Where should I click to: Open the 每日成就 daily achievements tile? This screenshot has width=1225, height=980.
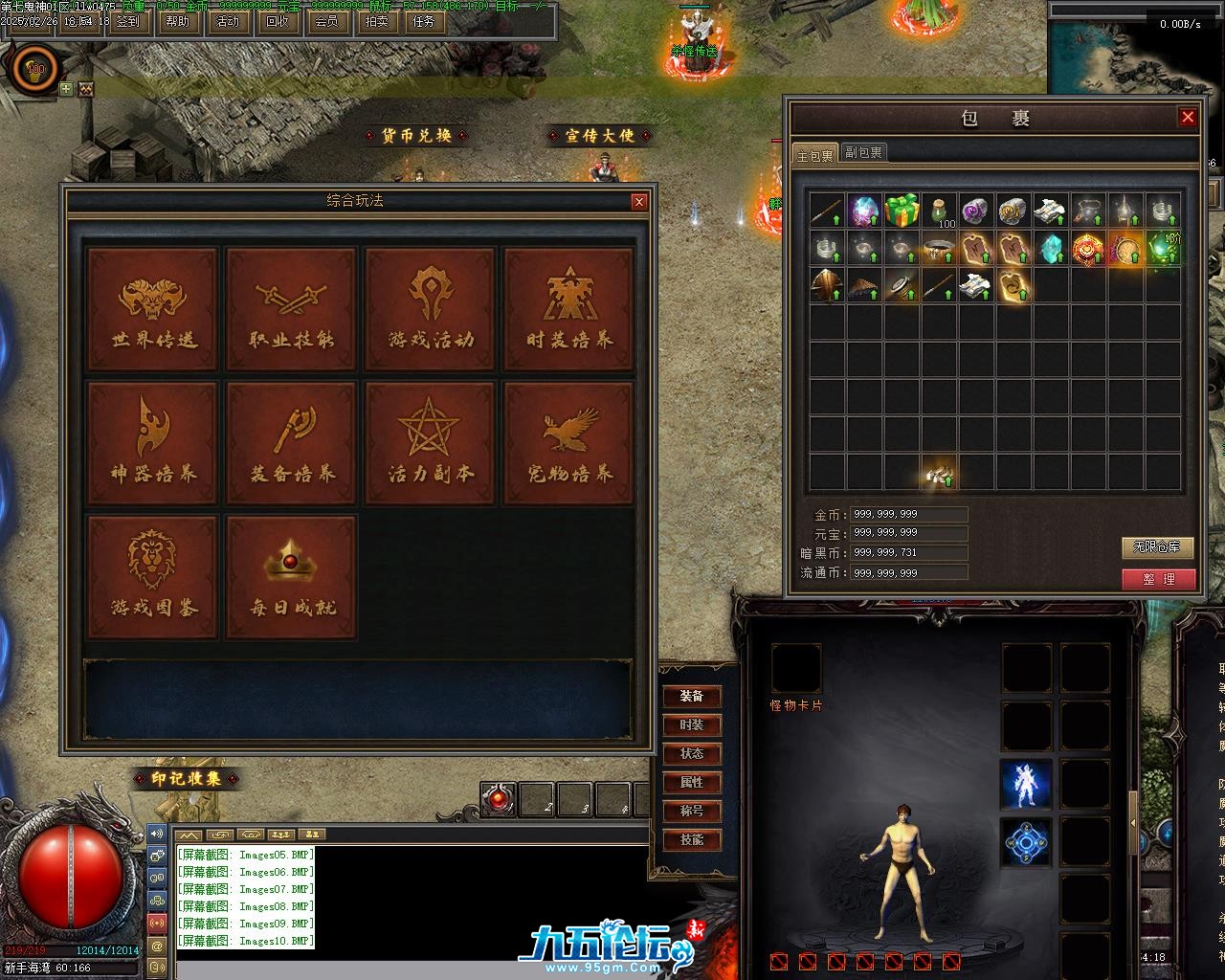click(x=291, y=577)
